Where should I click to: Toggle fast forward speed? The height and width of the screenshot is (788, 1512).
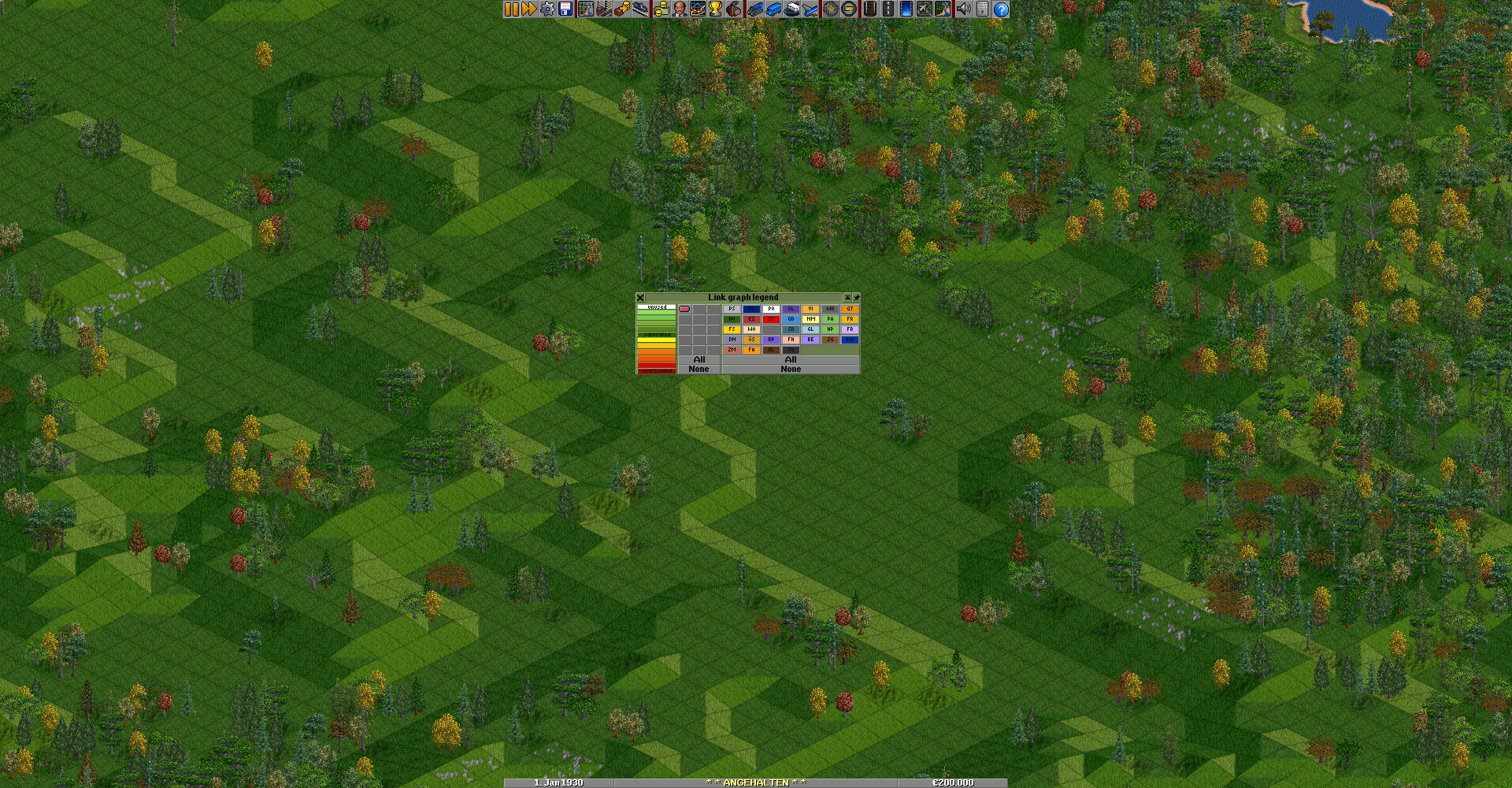tap(529, 9)
